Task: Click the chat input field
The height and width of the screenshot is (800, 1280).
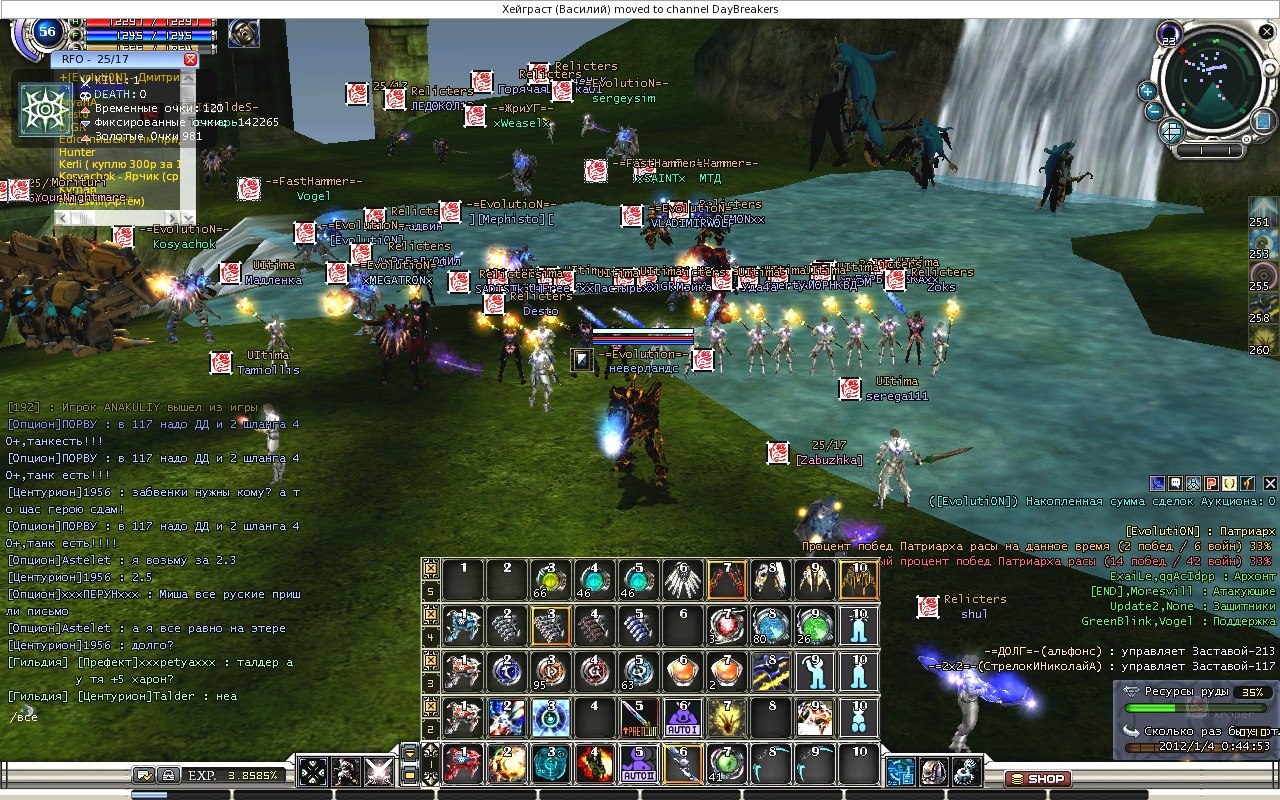Action: (150, 717)
